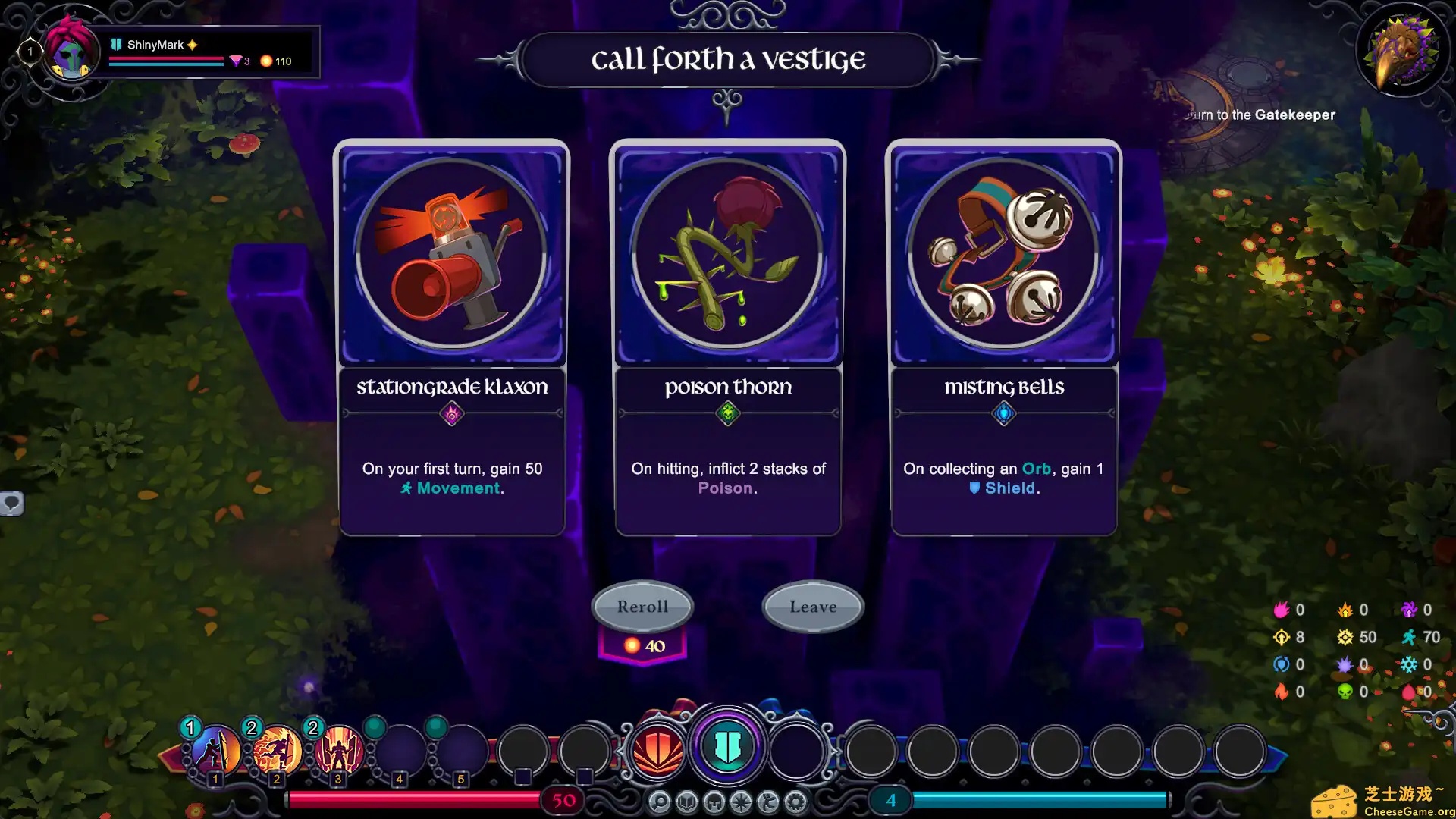Open the book codex button

[x=687, y=802]
